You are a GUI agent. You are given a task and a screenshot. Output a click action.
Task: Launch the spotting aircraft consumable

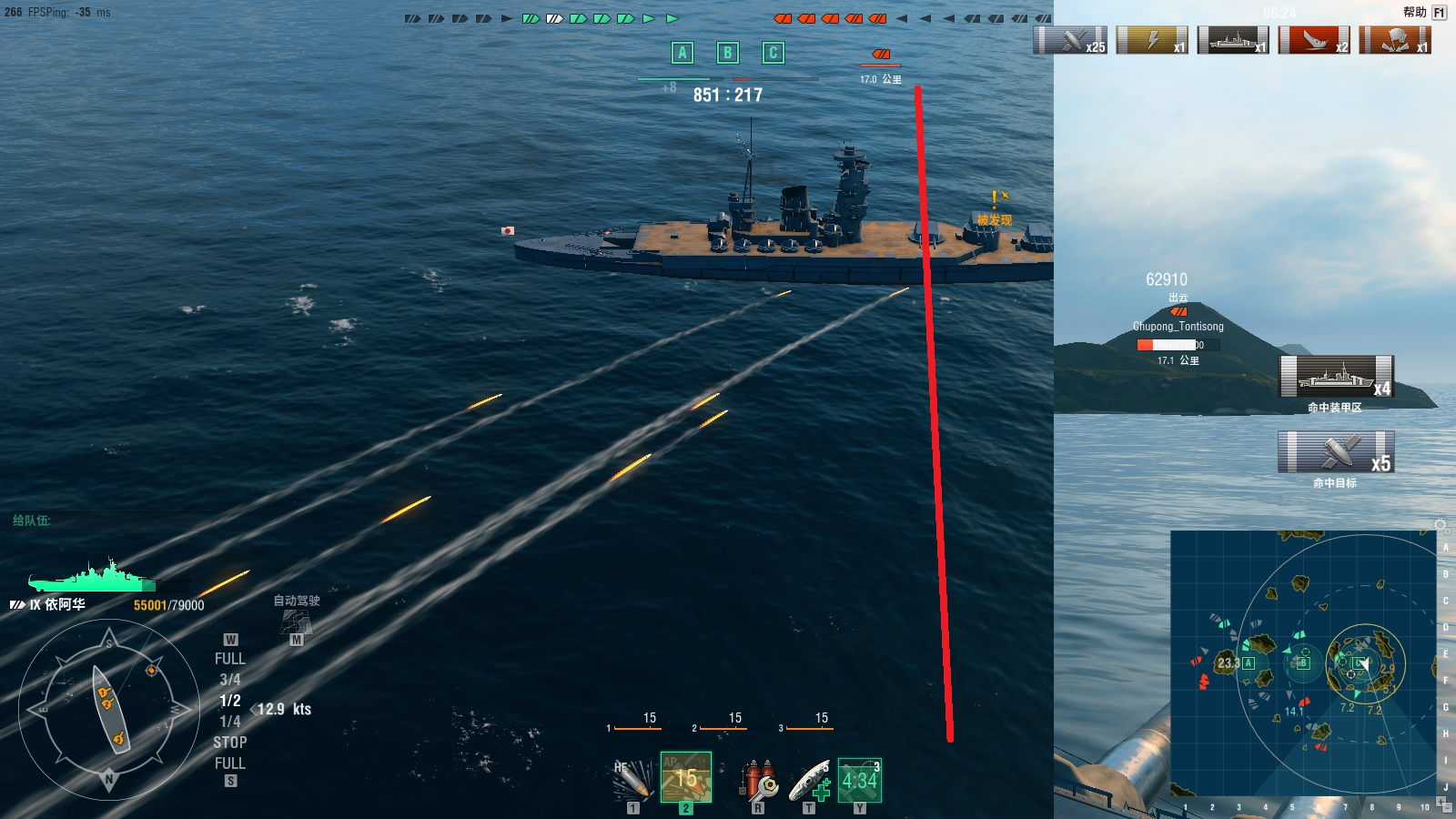point(859,780)
